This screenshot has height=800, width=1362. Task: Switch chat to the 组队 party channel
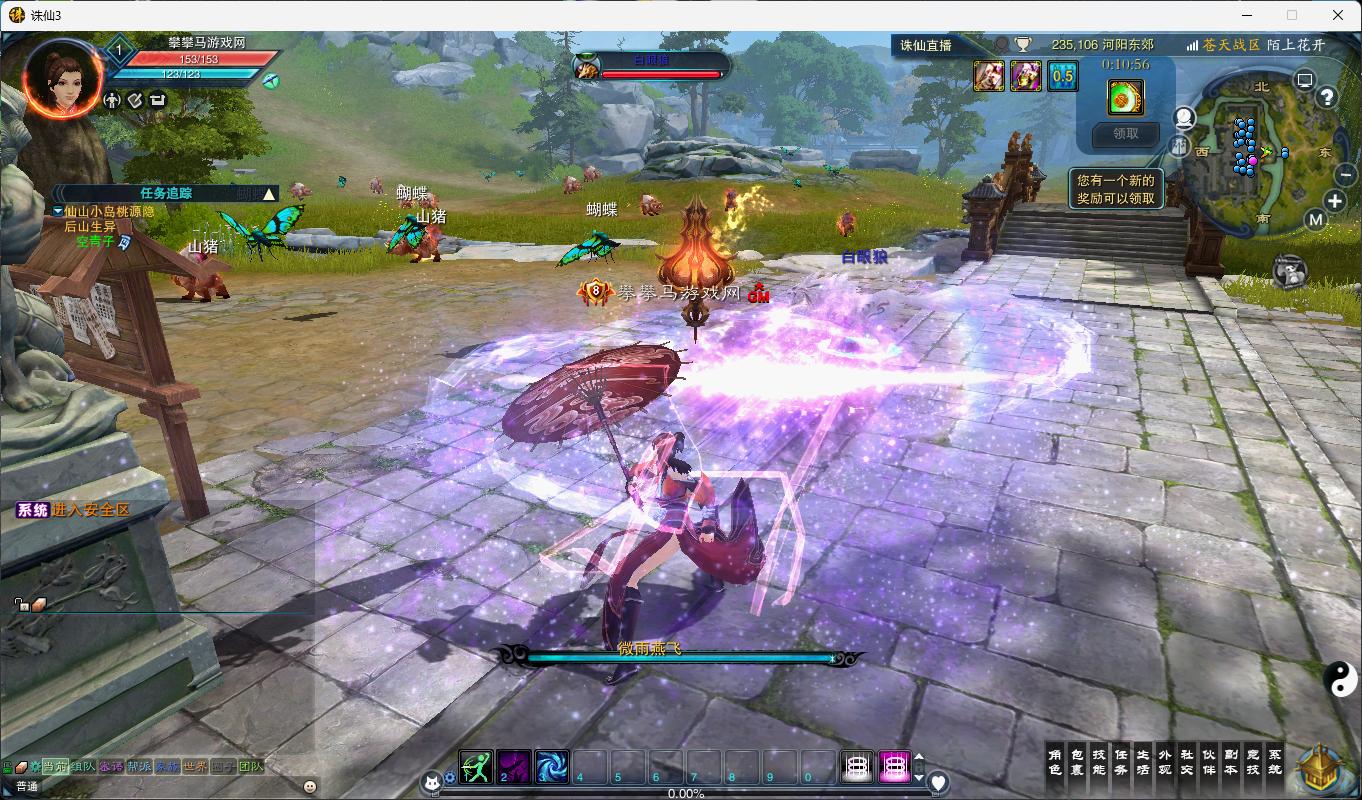pyautogui.click(x=83, y=767)
